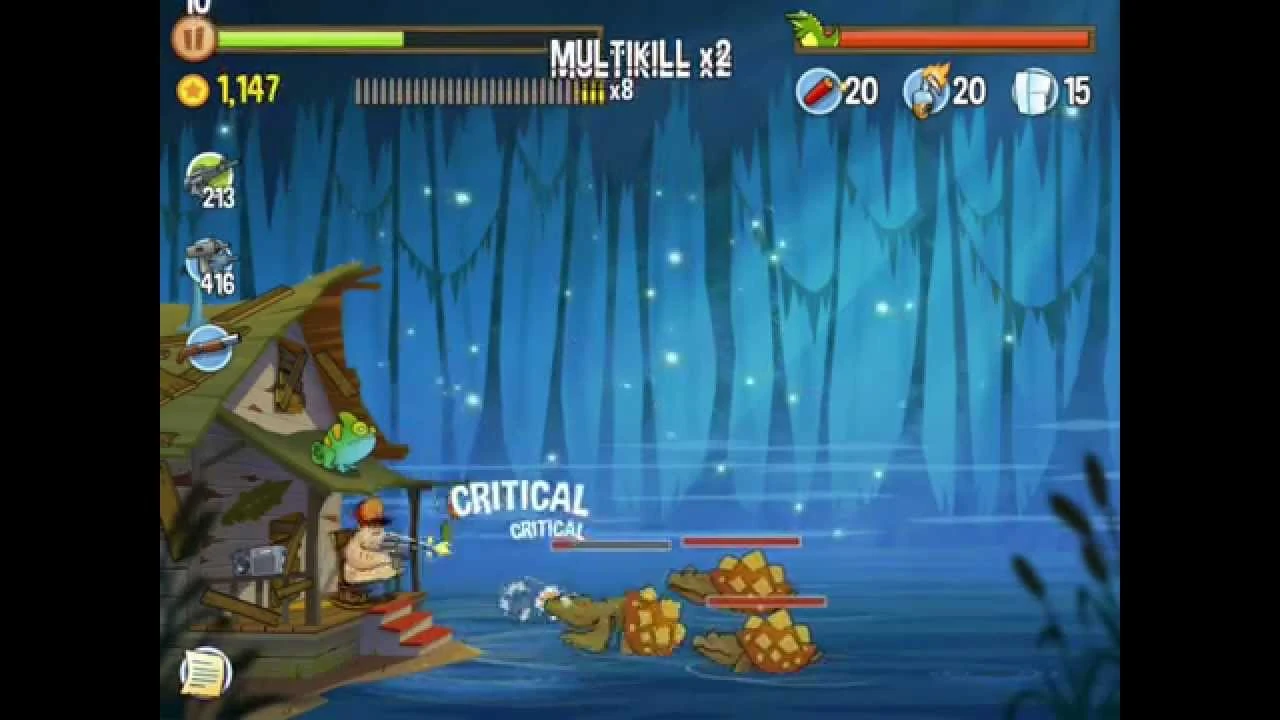Throw a dynamite stick from the explosives slot
The image size is (1280, 720).
click(817, 90)
